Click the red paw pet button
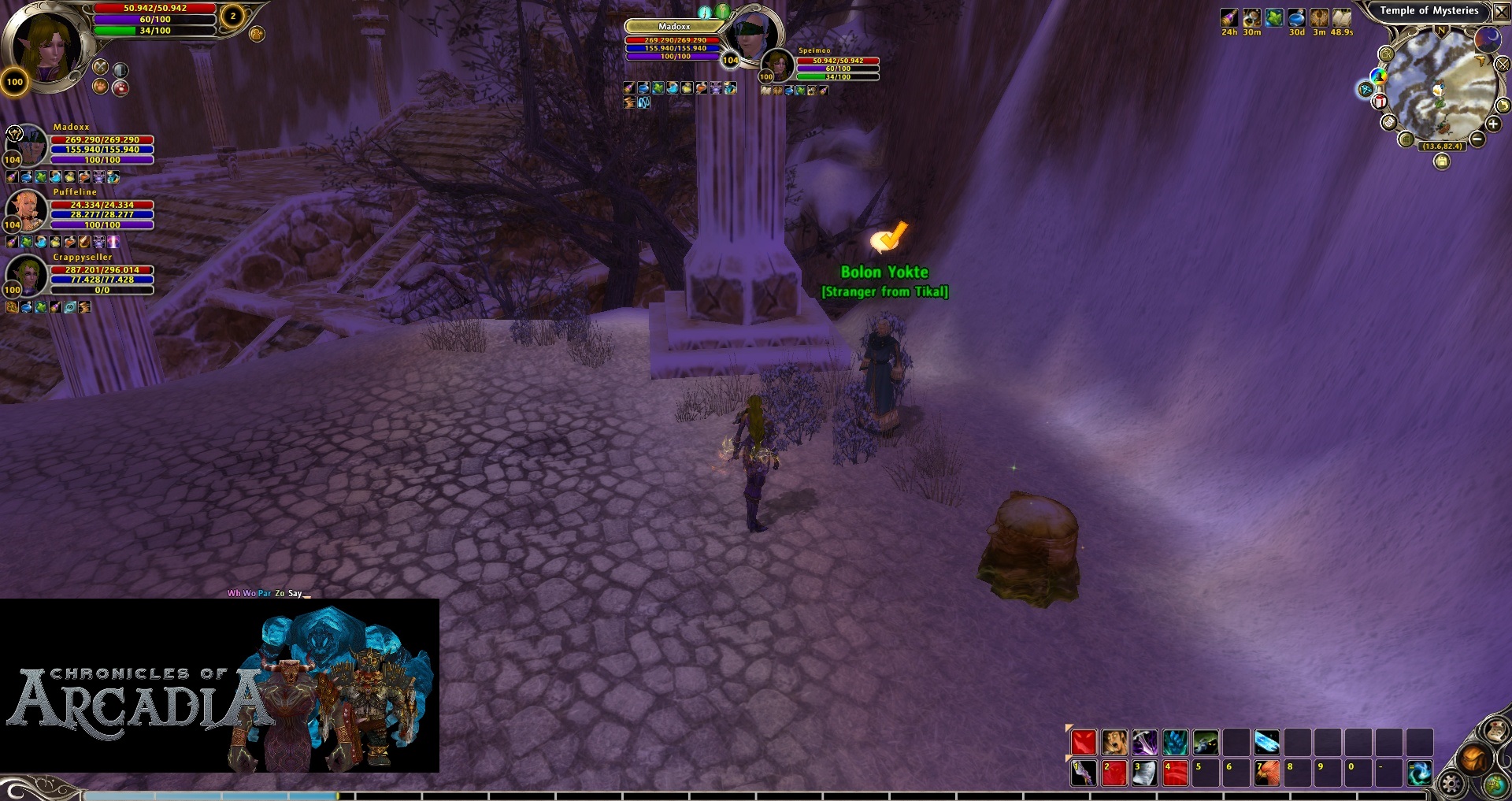The height and width of the screenshot is (801, 1512). pyautogui.click(x=120, y=87)
